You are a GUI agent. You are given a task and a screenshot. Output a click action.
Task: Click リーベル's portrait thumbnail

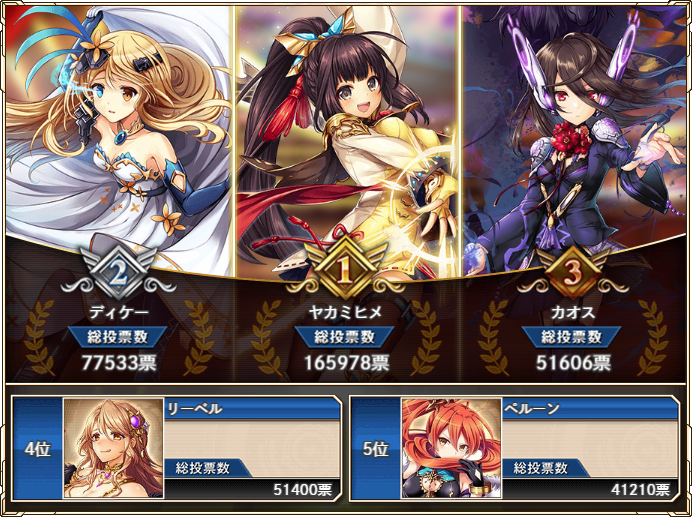click(113, 448)
